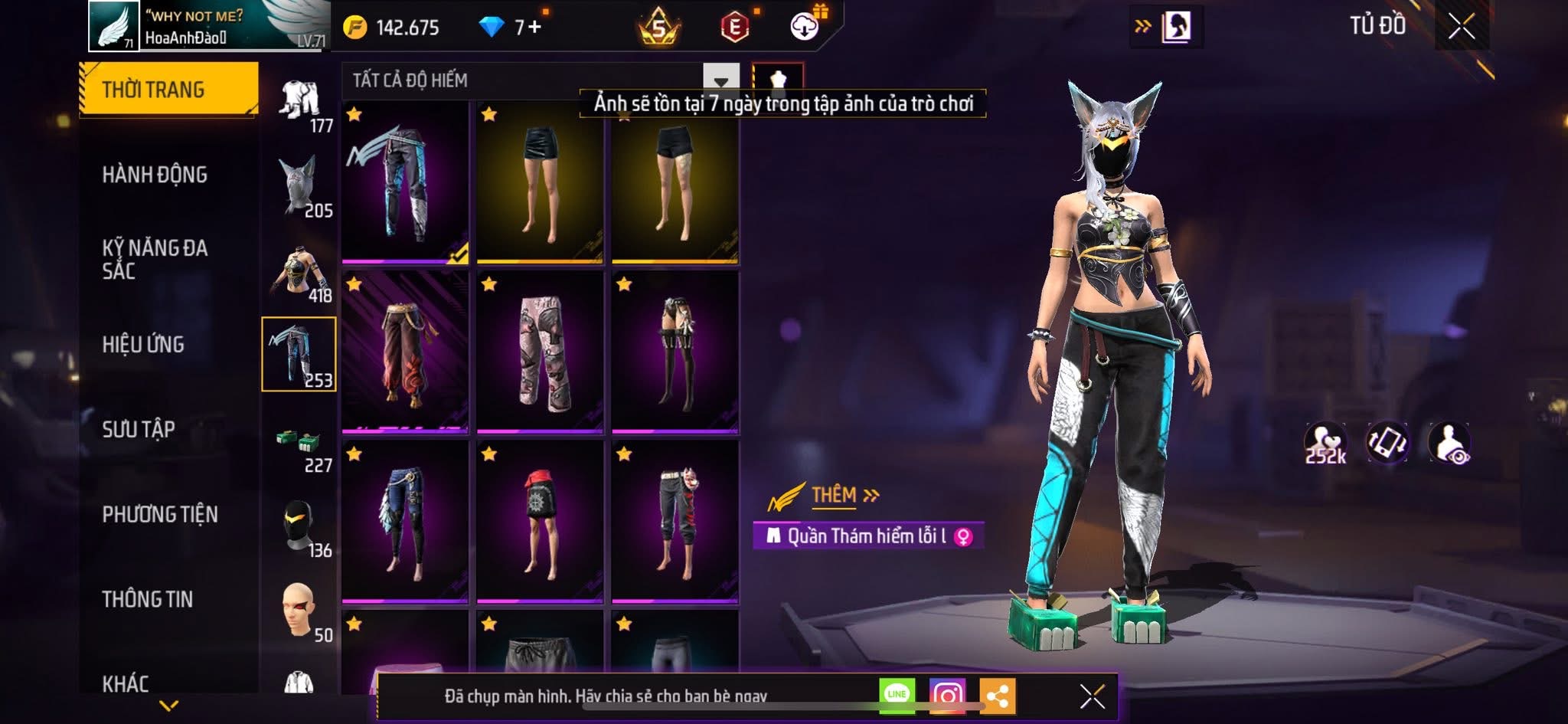Screen dimensions: 1568x724
Task: Open the Tất Cả Độ Hiếm rarity dropdown
Action: coord(720,80)
